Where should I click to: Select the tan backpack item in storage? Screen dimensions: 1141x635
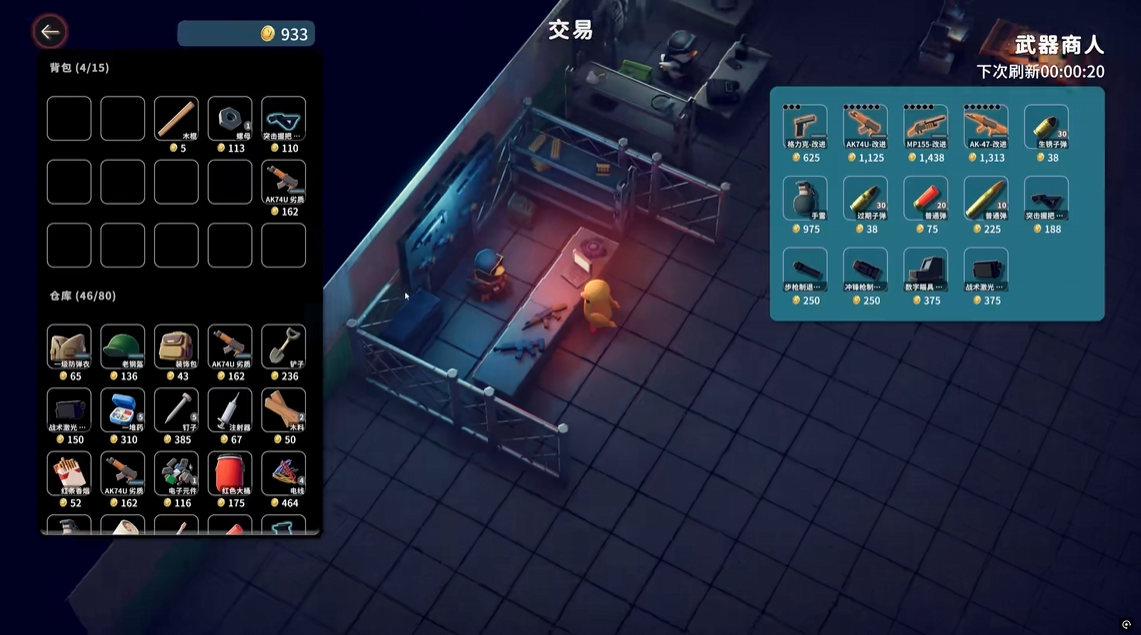click(176, 346)
